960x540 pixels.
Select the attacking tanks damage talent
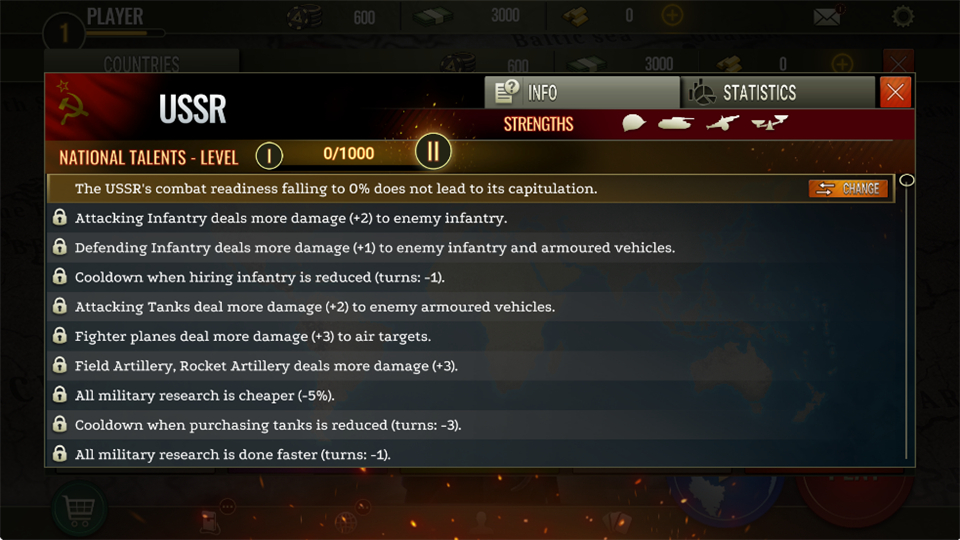314,307
